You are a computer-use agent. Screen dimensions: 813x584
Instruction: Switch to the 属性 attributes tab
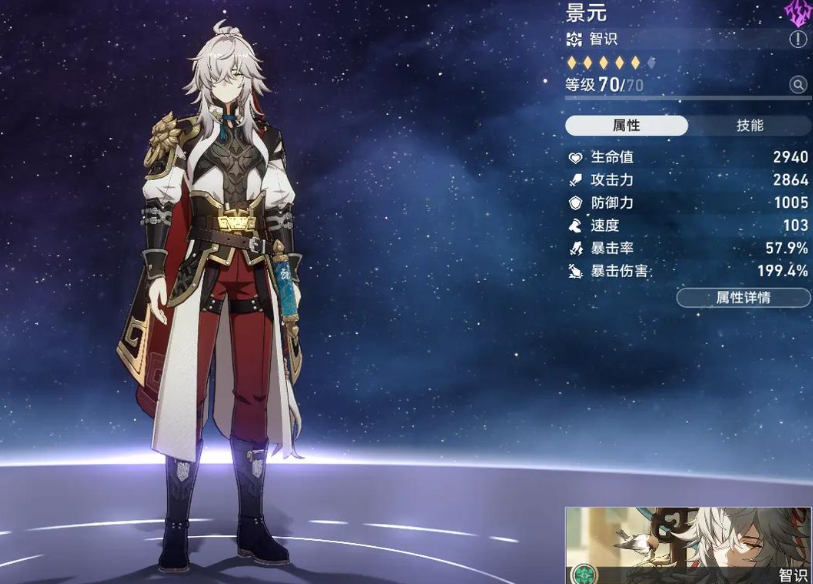click(627, 126)
